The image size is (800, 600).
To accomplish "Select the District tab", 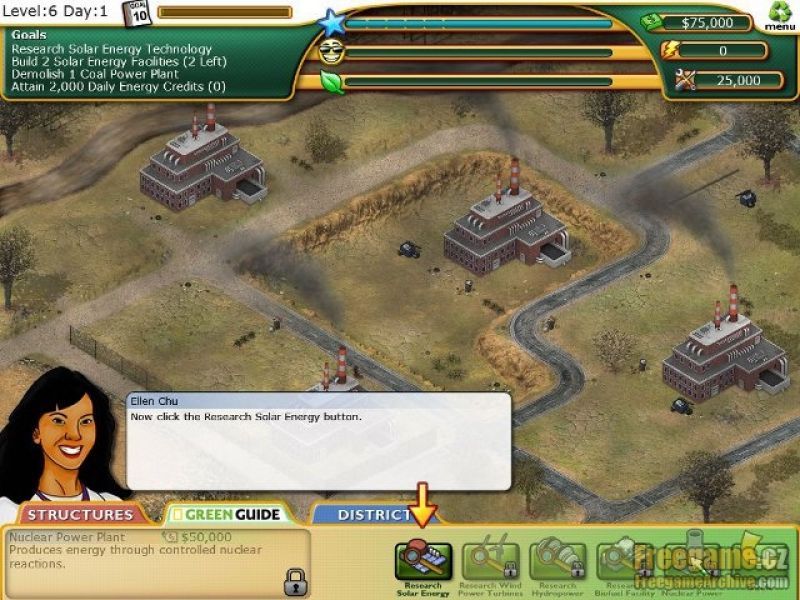I will click(365, 515).
